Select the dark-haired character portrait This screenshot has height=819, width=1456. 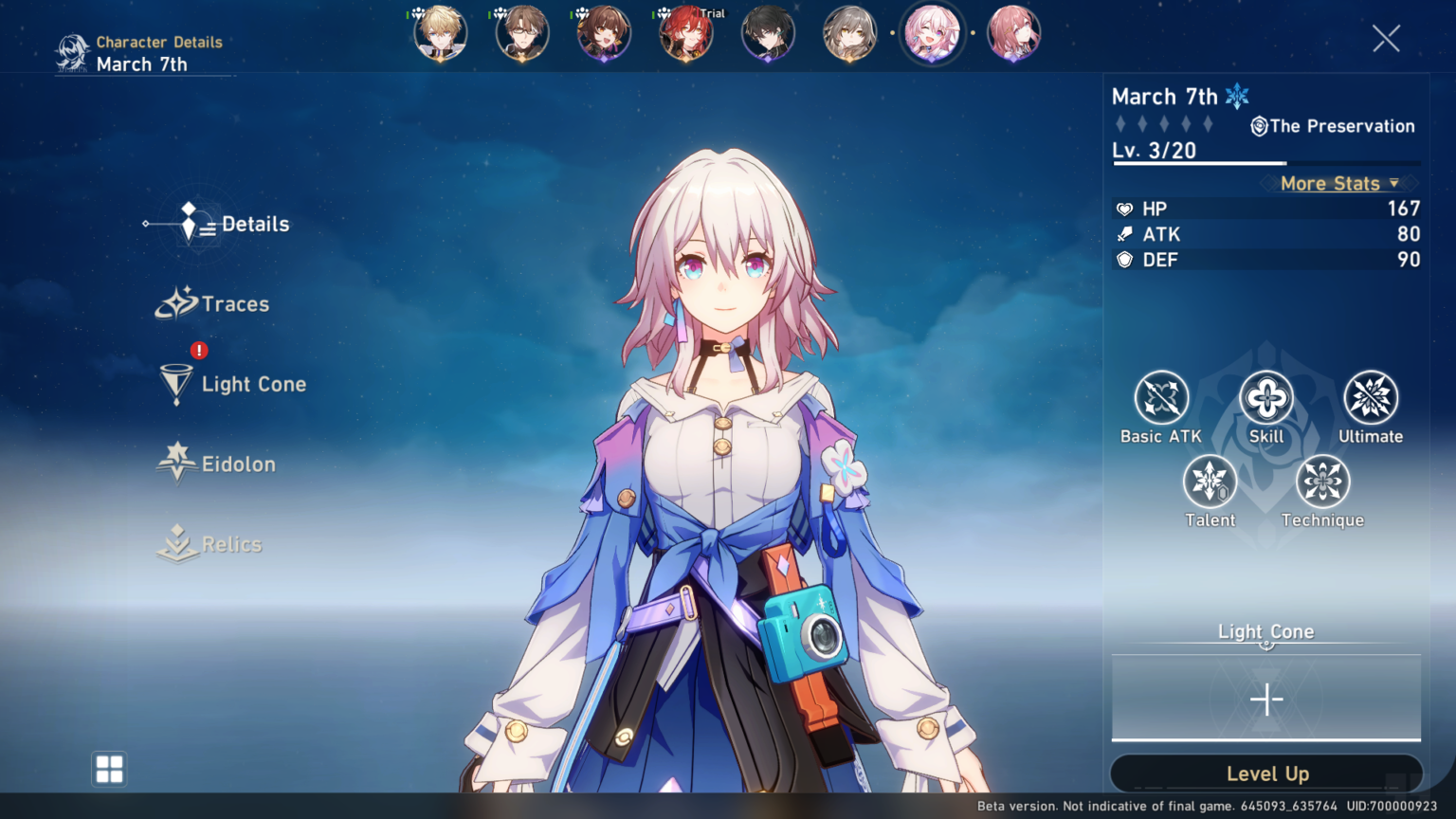pos(768,34)
